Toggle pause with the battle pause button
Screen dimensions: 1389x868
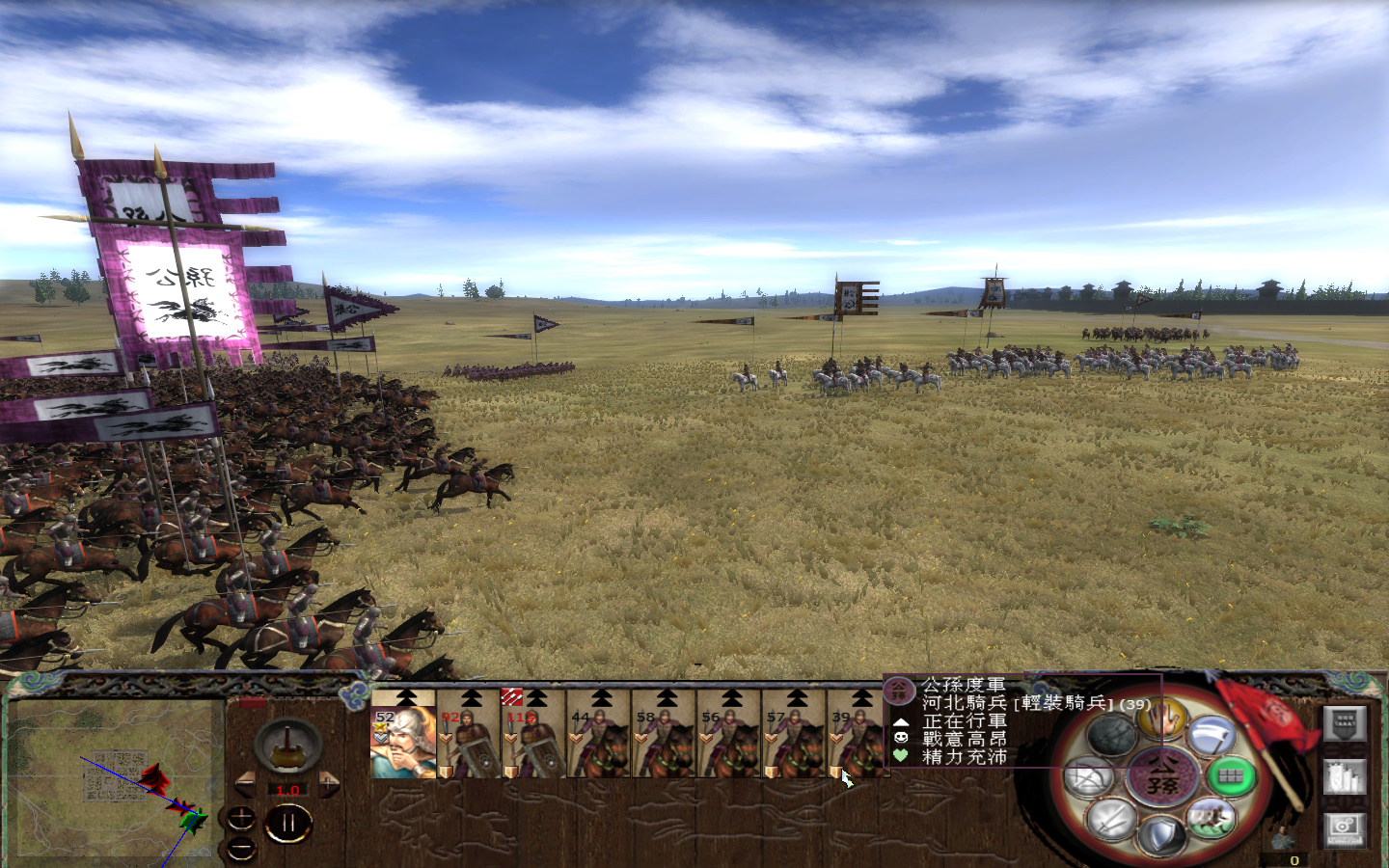tap(287, 822)
